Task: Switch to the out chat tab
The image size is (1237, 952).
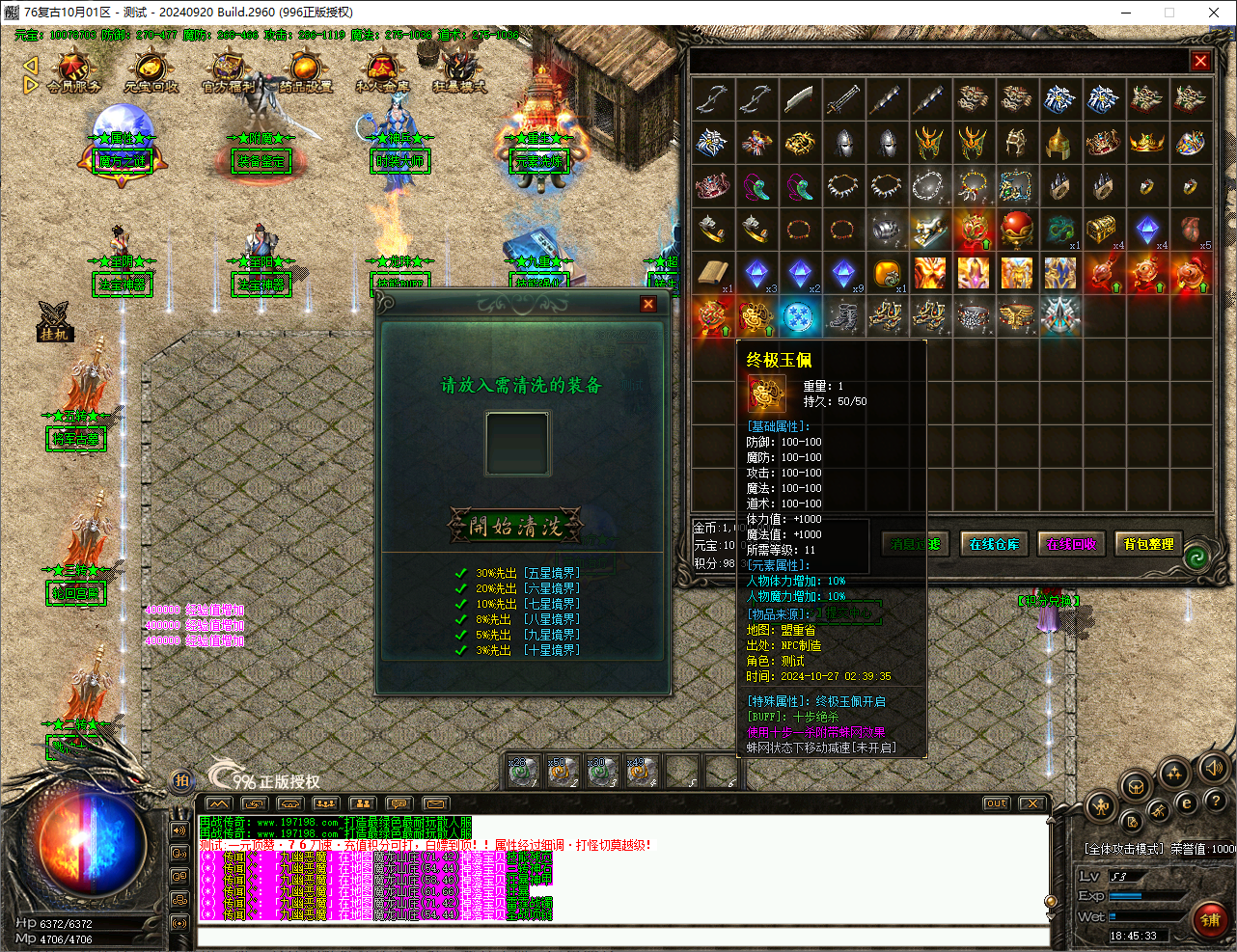Action: (995, 802)
